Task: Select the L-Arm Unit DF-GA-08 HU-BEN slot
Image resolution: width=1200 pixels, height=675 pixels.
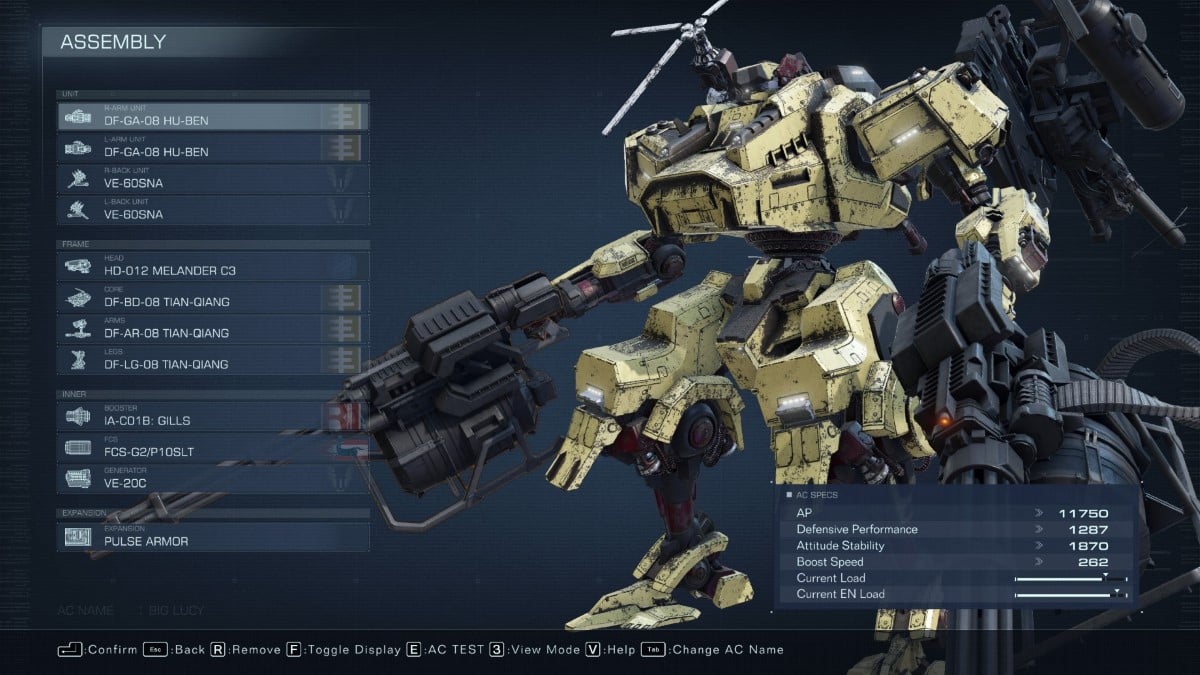Action: 212,148
